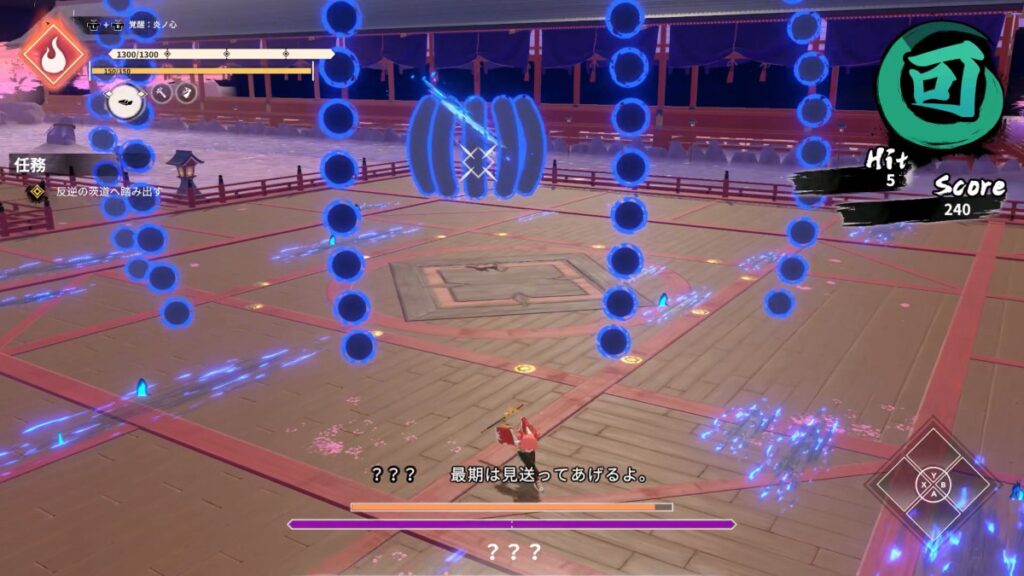The image size is (1024, 576).
Task: Click the diamond skill pad
Action: 932,486
